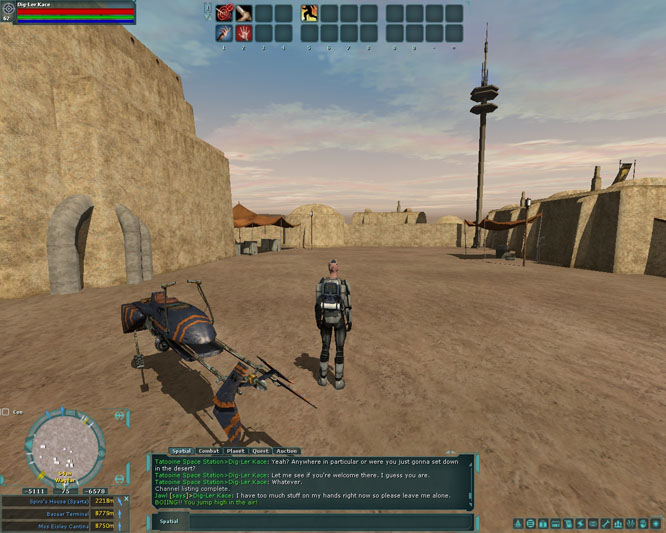The width and height of the screenshot is (666, 533).
Task: Select the Mos Eisley Cantina waypoint
Action: tap(58, 525)
